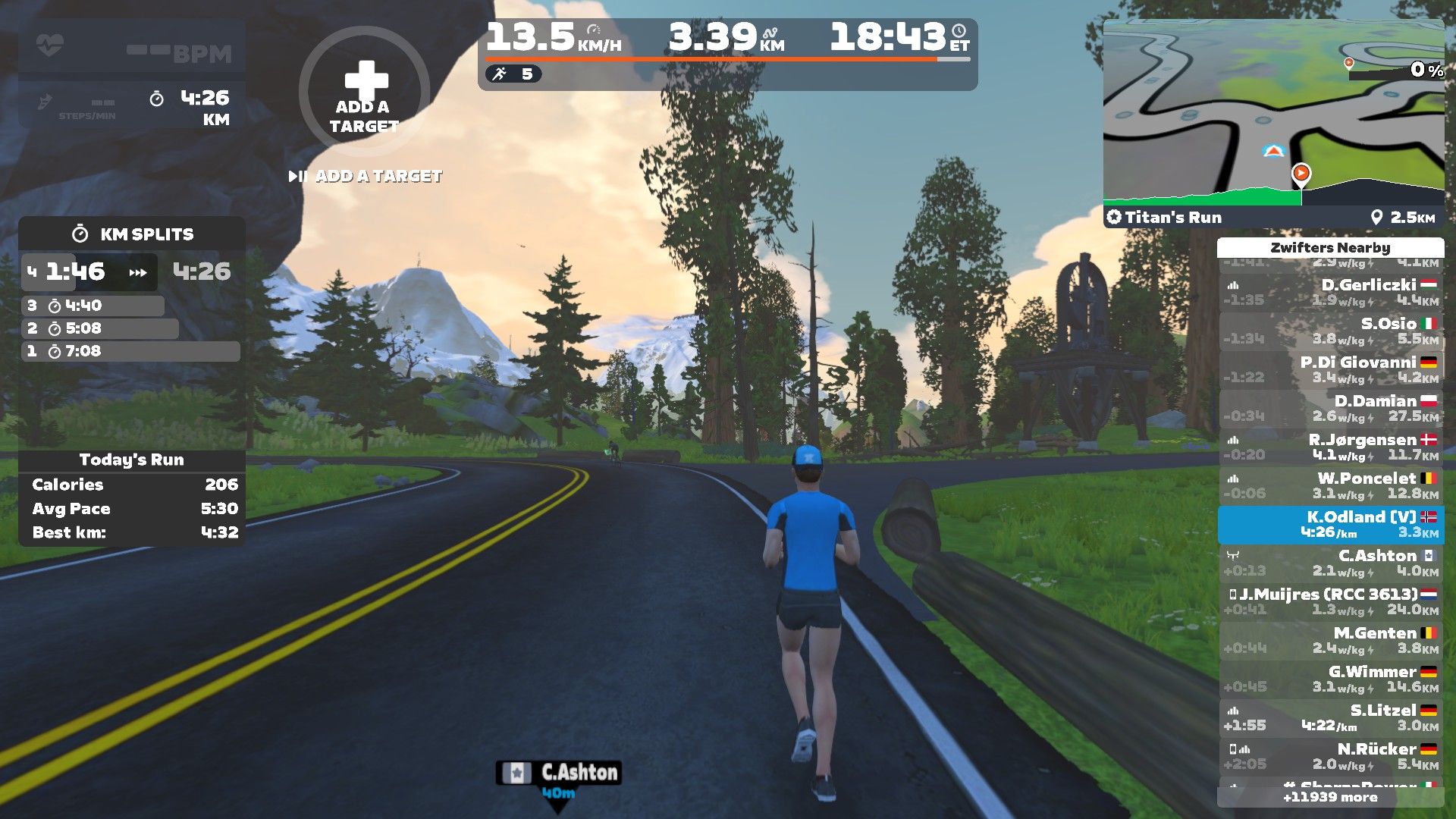The height and width of the screenshot is (819, 1456).
Task: Select S.Osio in the nearby list
Action: pyautogui.click(x=1331, y=331)
